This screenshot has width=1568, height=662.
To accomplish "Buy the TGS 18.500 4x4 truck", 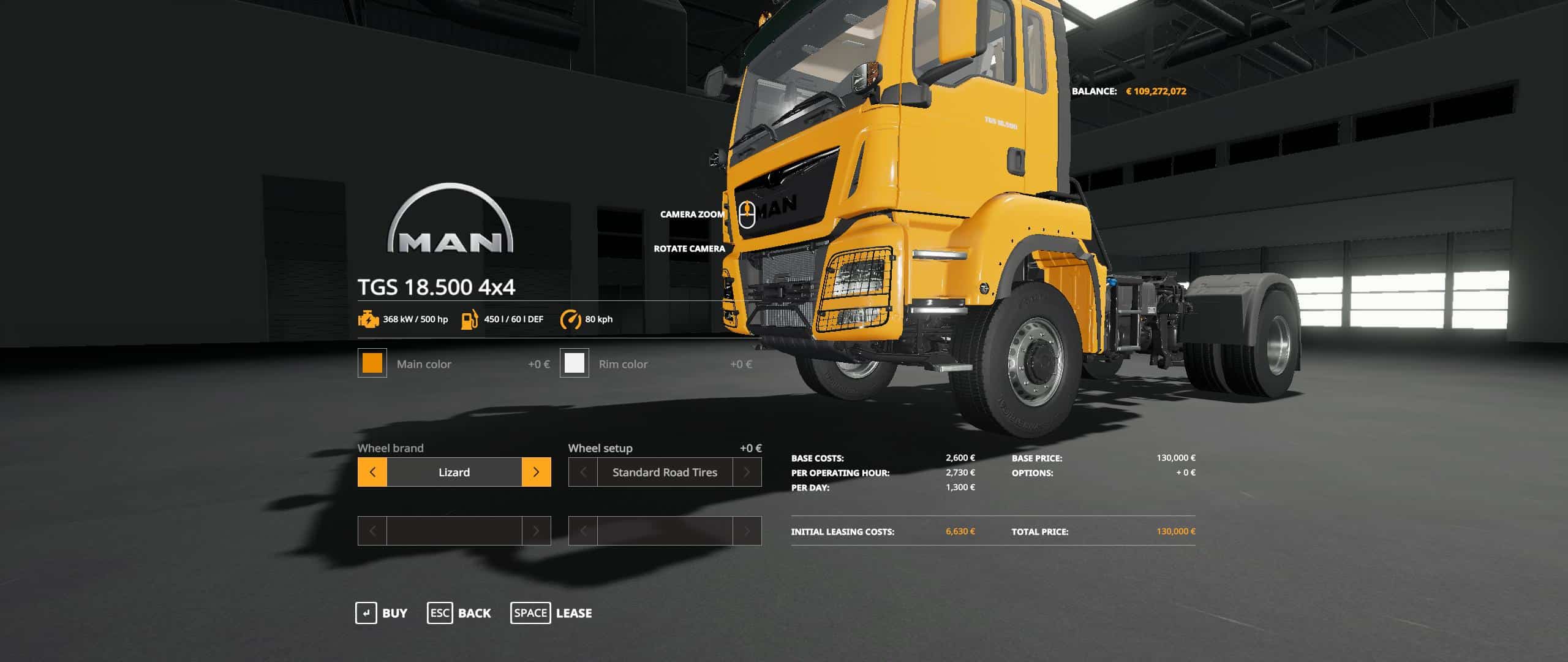I will click(382, 613).
